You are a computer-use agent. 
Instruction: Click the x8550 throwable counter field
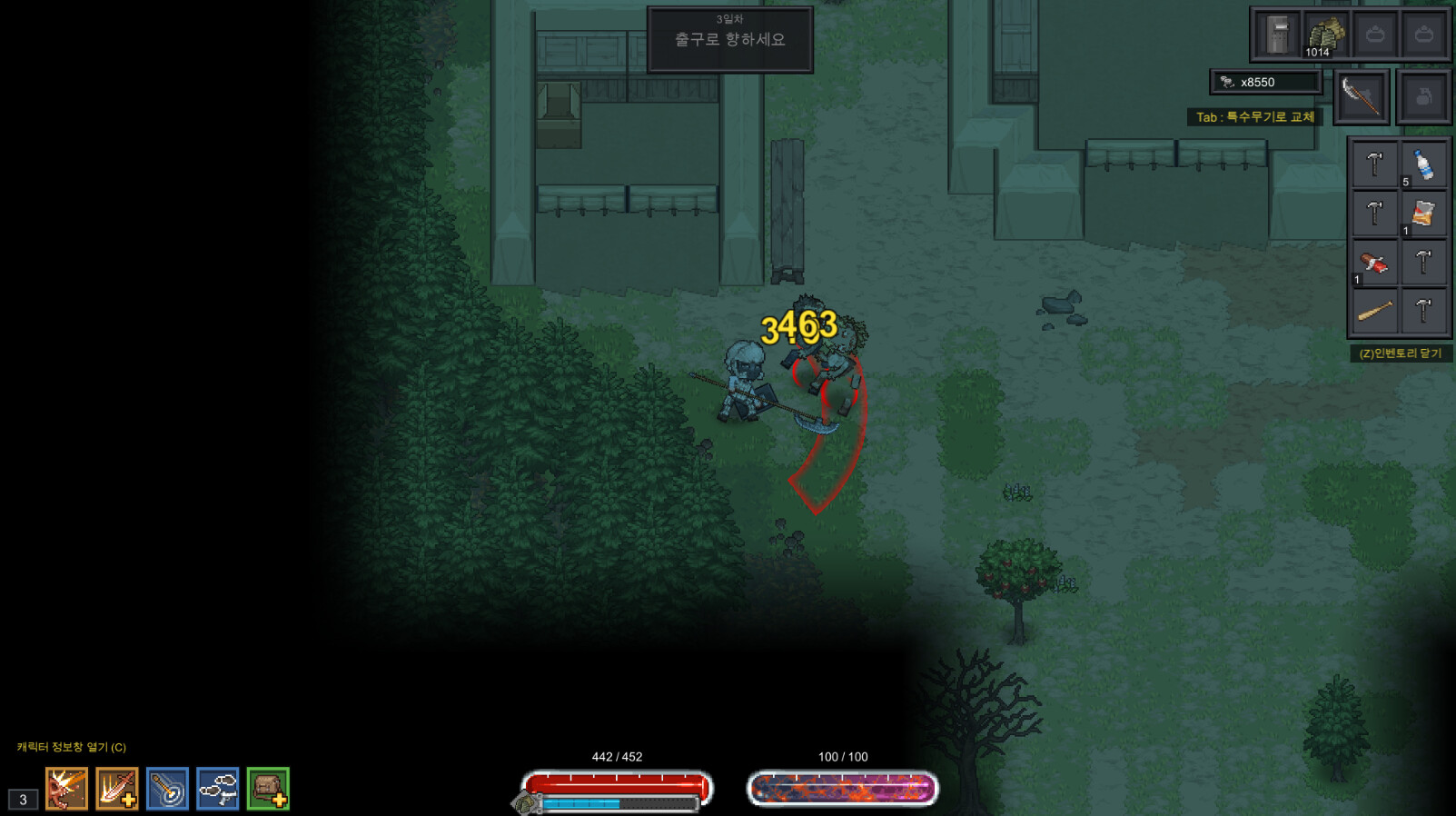click(1267, 83)
